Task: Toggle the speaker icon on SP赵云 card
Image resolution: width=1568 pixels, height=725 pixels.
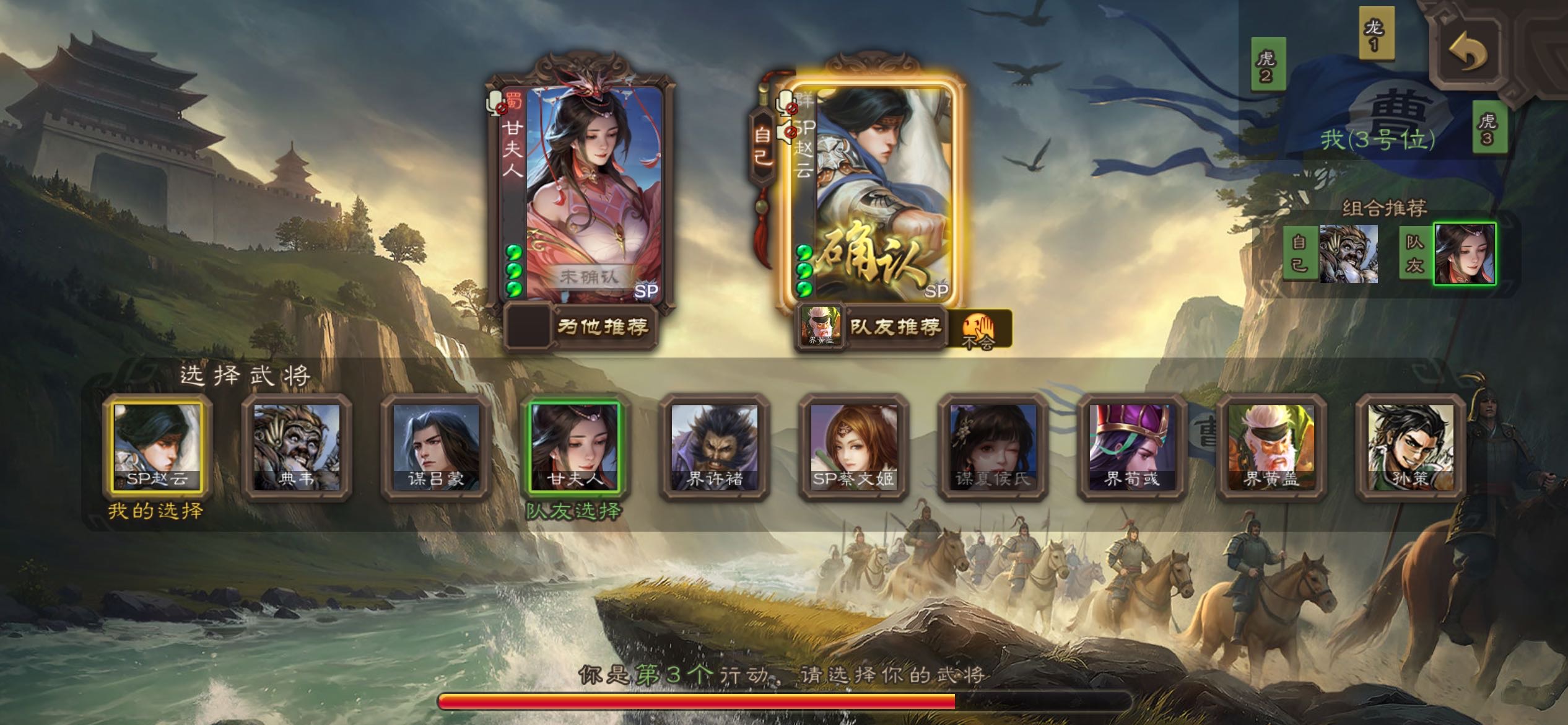Action: click(x=787, y=132)
